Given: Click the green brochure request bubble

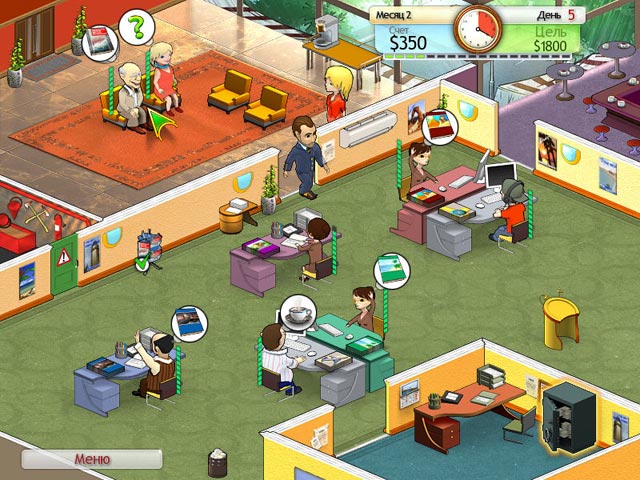Looking at the screenshot, I should 390,269.
